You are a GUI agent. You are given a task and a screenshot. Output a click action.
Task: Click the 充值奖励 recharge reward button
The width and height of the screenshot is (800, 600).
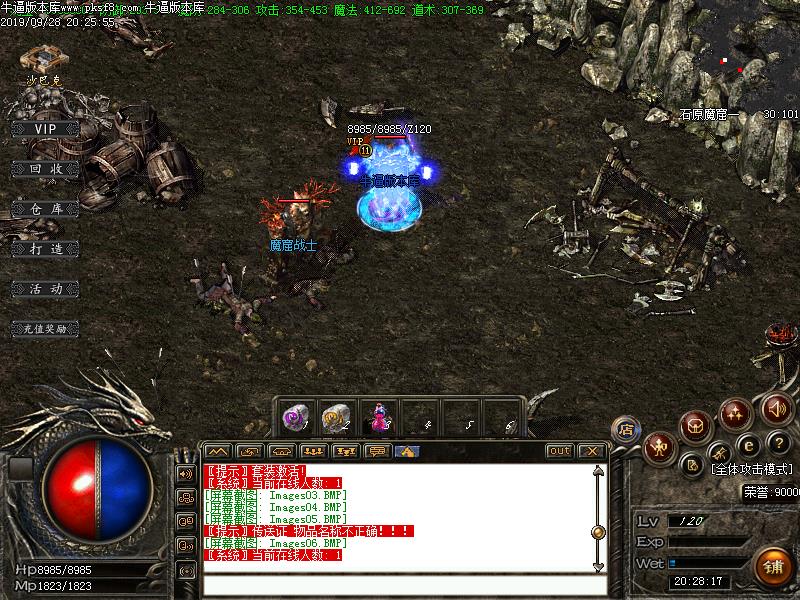pos(45,328)
